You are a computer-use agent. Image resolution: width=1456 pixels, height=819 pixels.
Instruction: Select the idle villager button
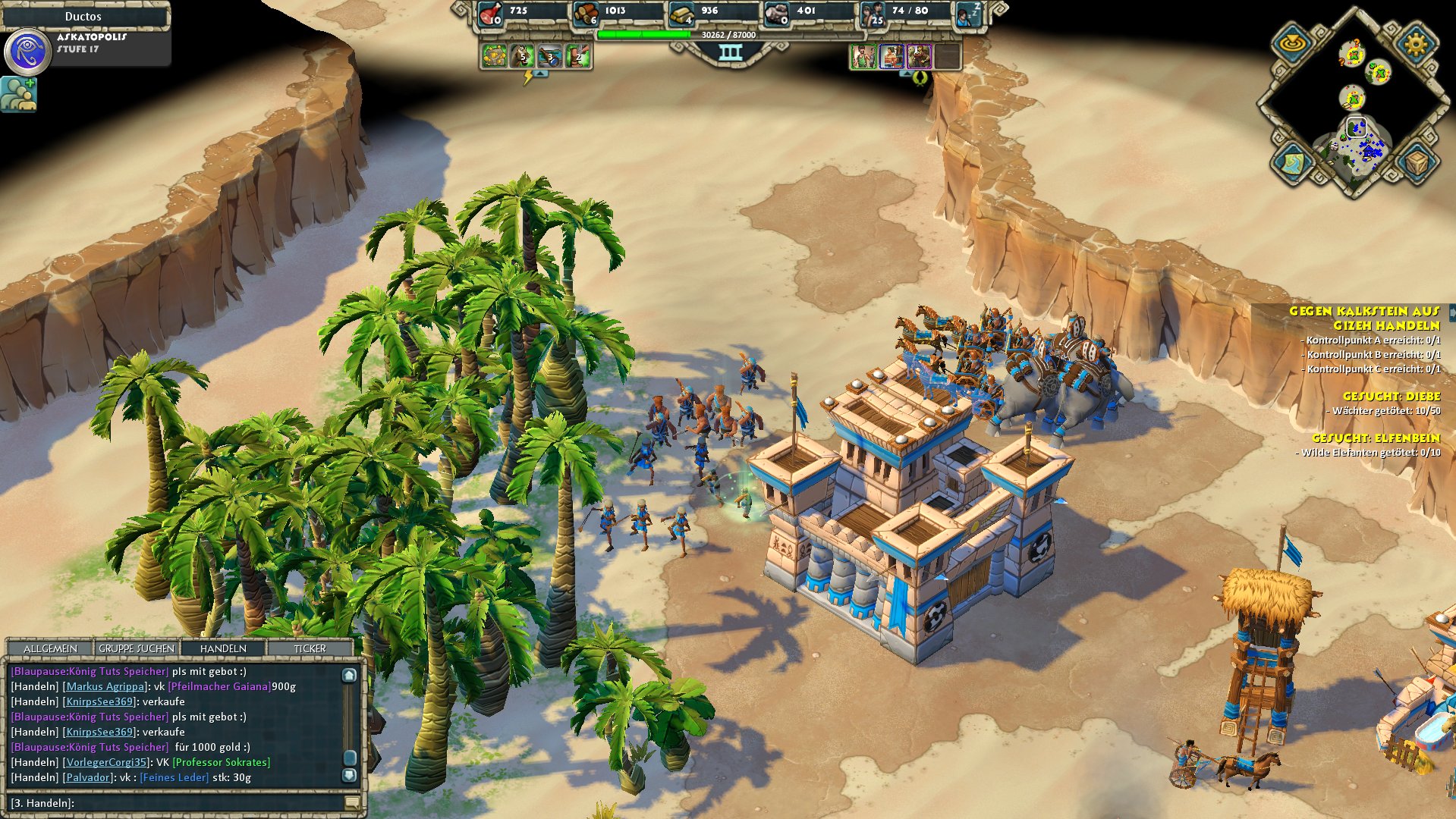point(968,14)
